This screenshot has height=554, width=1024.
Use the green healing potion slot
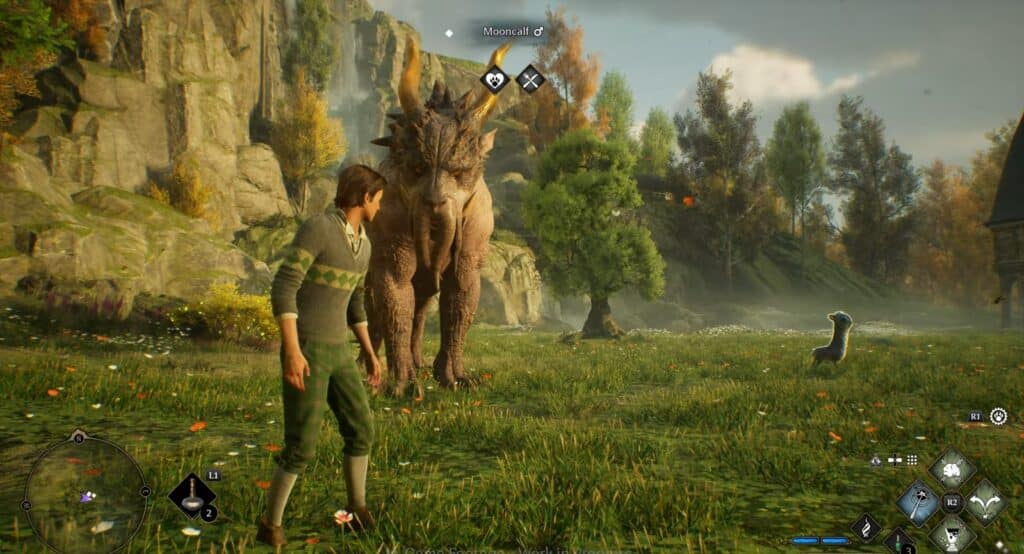click(898, 545)
